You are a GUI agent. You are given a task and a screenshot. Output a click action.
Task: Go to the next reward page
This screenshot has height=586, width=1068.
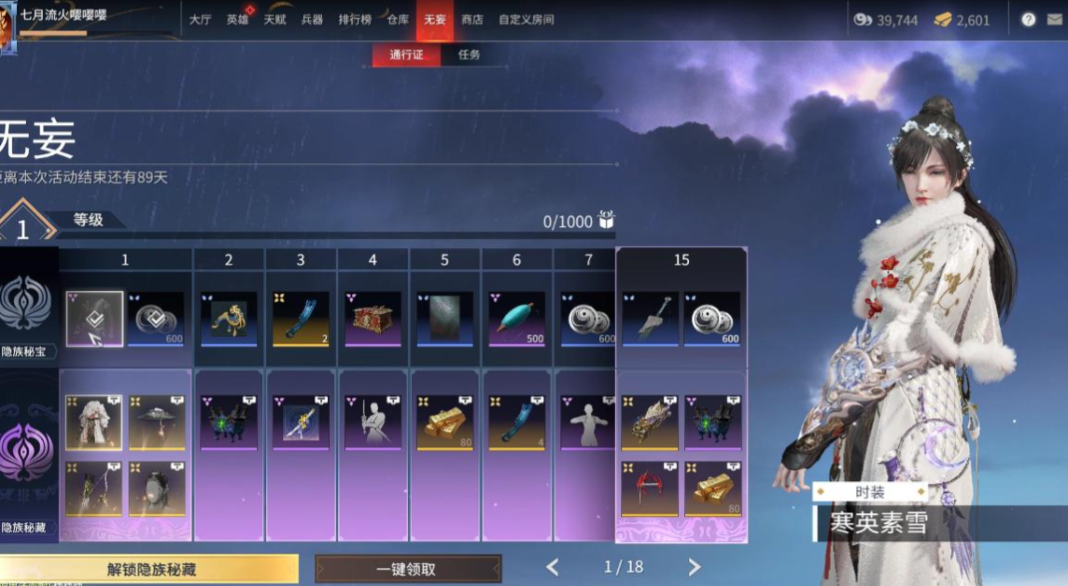695,567
